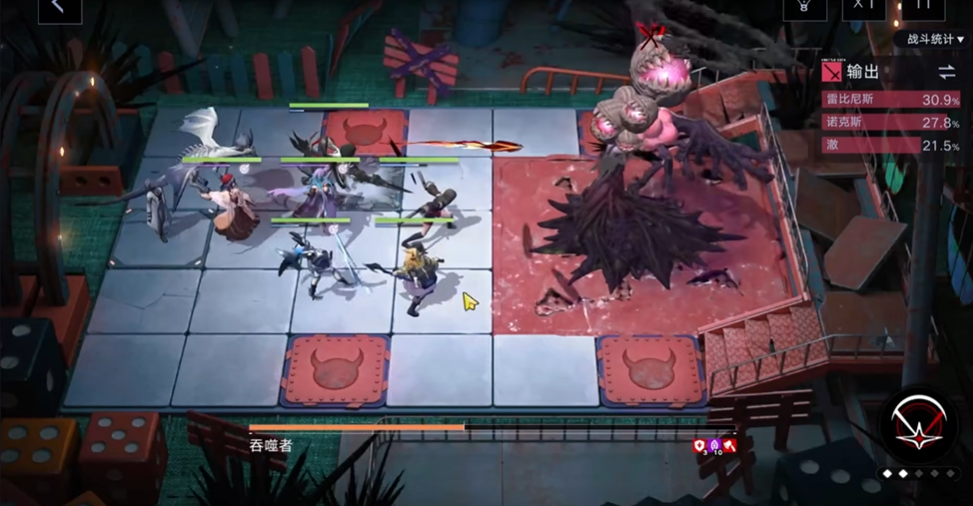Click the purple flame status icon
This screenshot has width=973, height=506.
point(715,445)
